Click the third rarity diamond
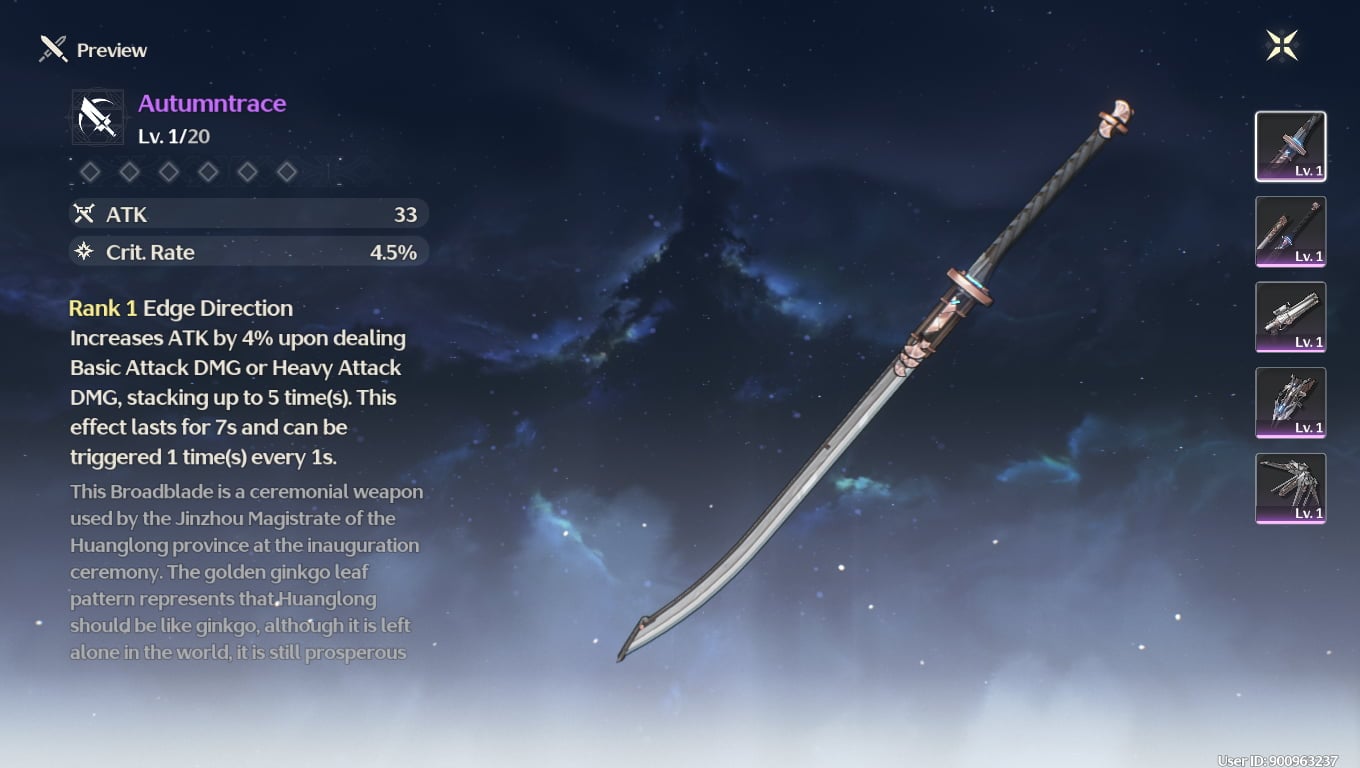The width and height of the screenshot is (1360, 768). (168, 171)
